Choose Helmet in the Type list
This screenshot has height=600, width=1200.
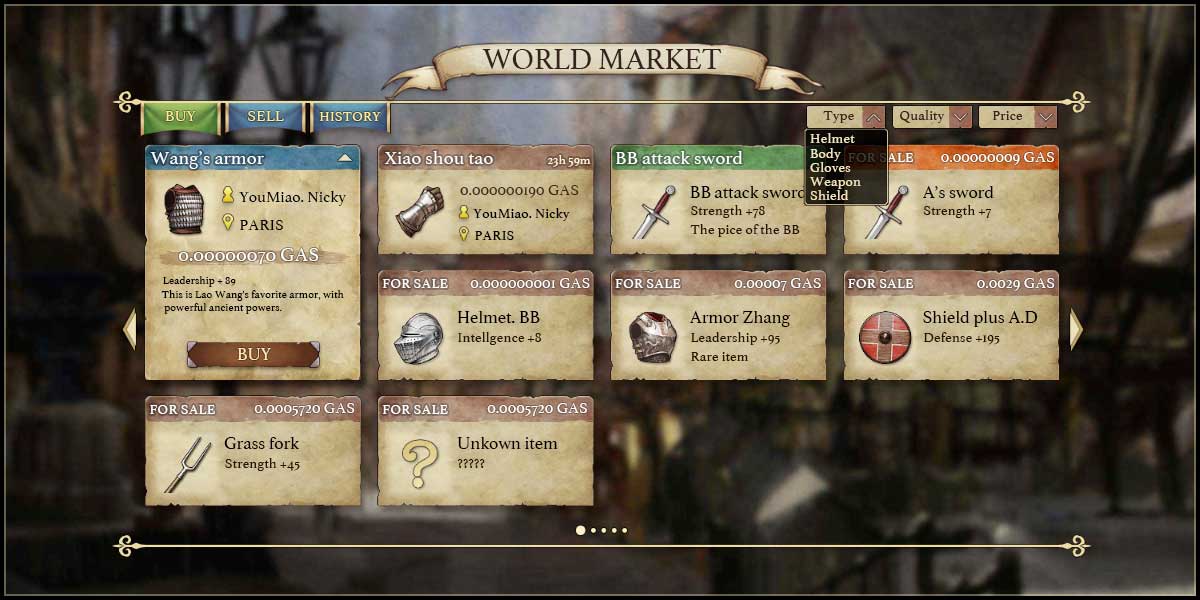pos(832,139)
